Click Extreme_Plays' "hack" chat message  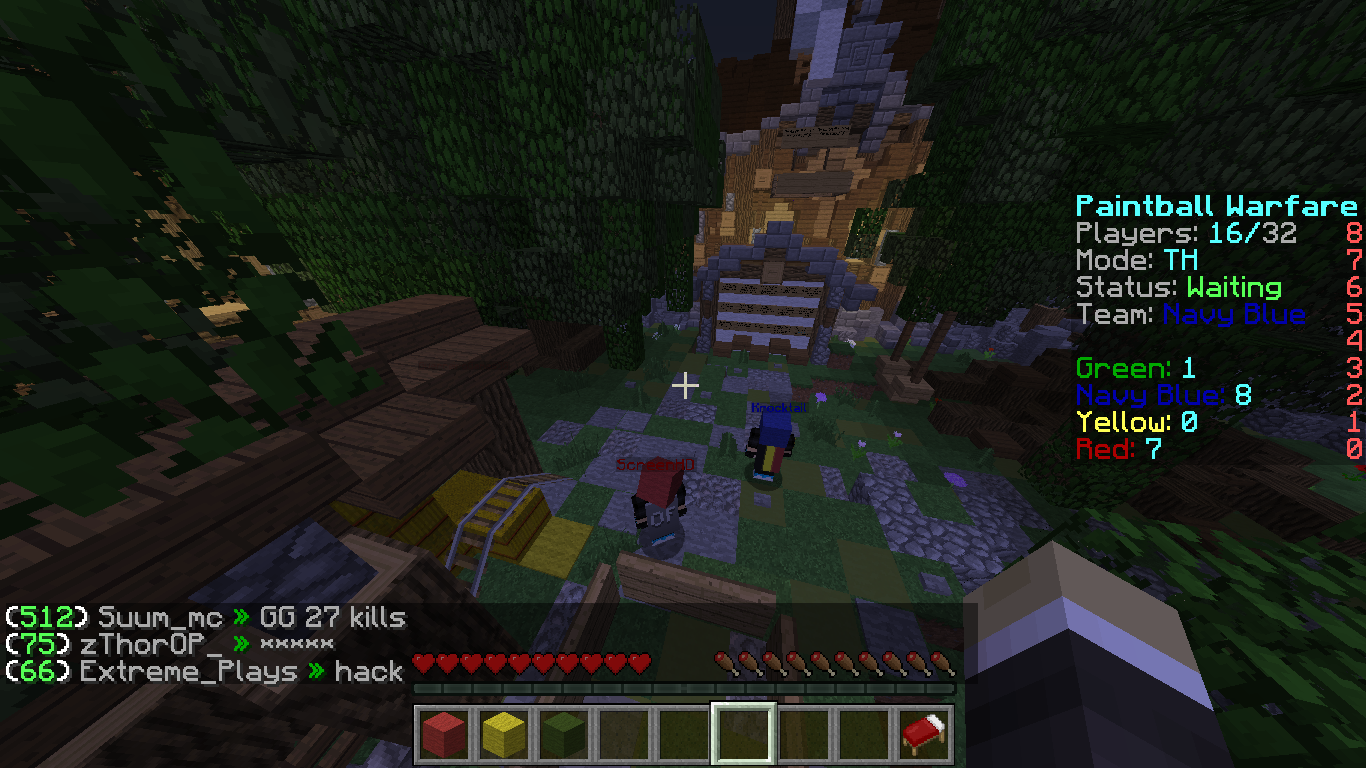368,671
